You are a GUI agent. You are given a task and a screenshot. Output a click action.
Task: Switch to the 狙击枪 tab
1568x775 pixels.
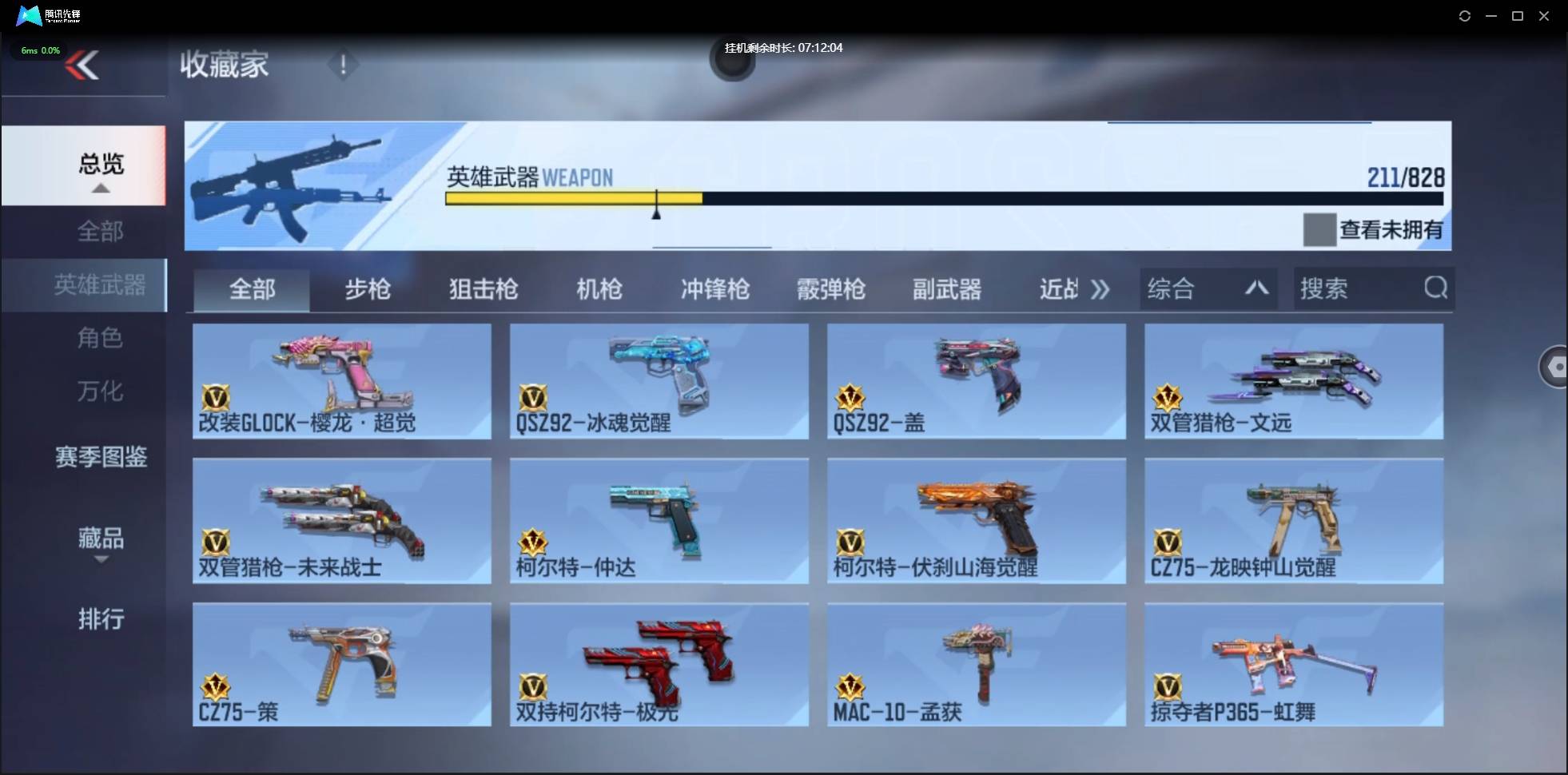pyautogui.click(x=483, y=289)
